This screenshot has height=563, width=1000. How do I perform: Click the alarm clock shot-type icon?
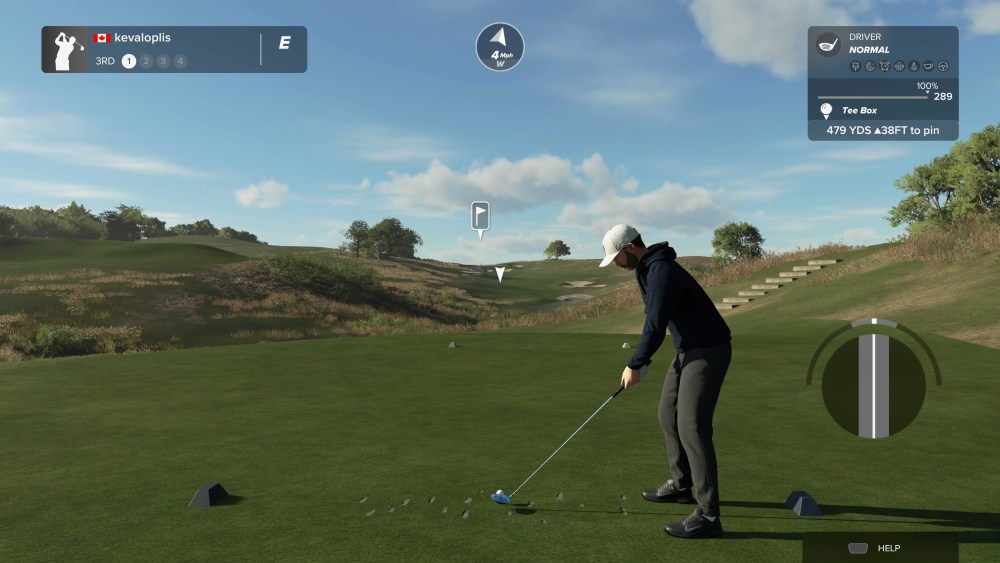885,67
